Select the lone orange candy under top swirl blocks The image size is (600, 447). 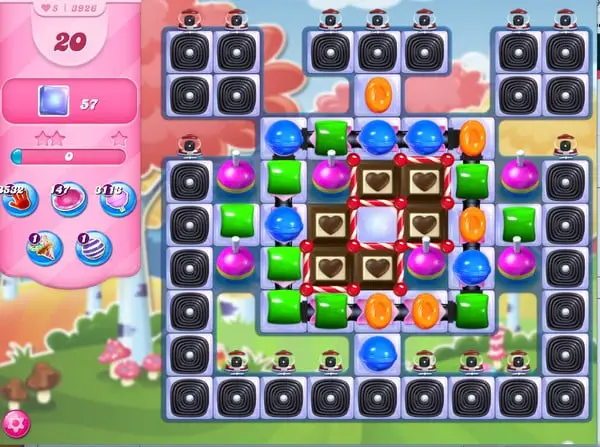378,94
